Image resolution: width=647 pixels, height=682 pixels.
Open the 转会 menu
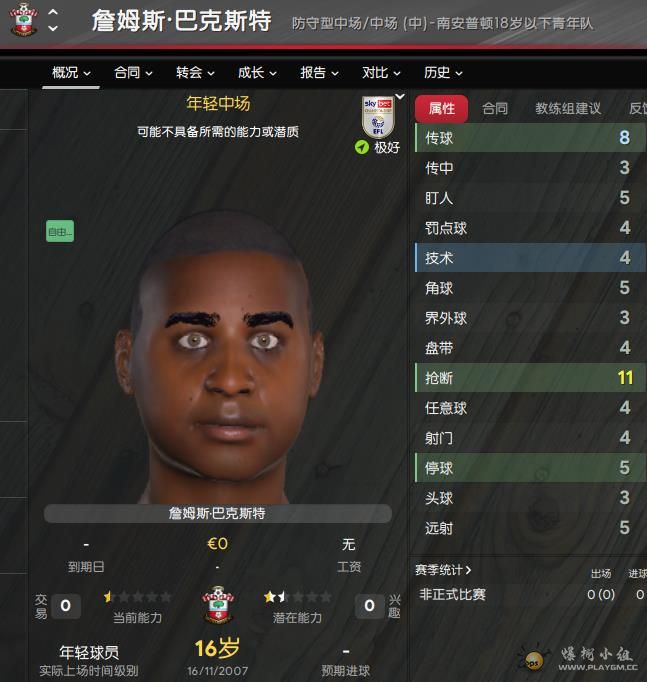(x=195, y=73)
